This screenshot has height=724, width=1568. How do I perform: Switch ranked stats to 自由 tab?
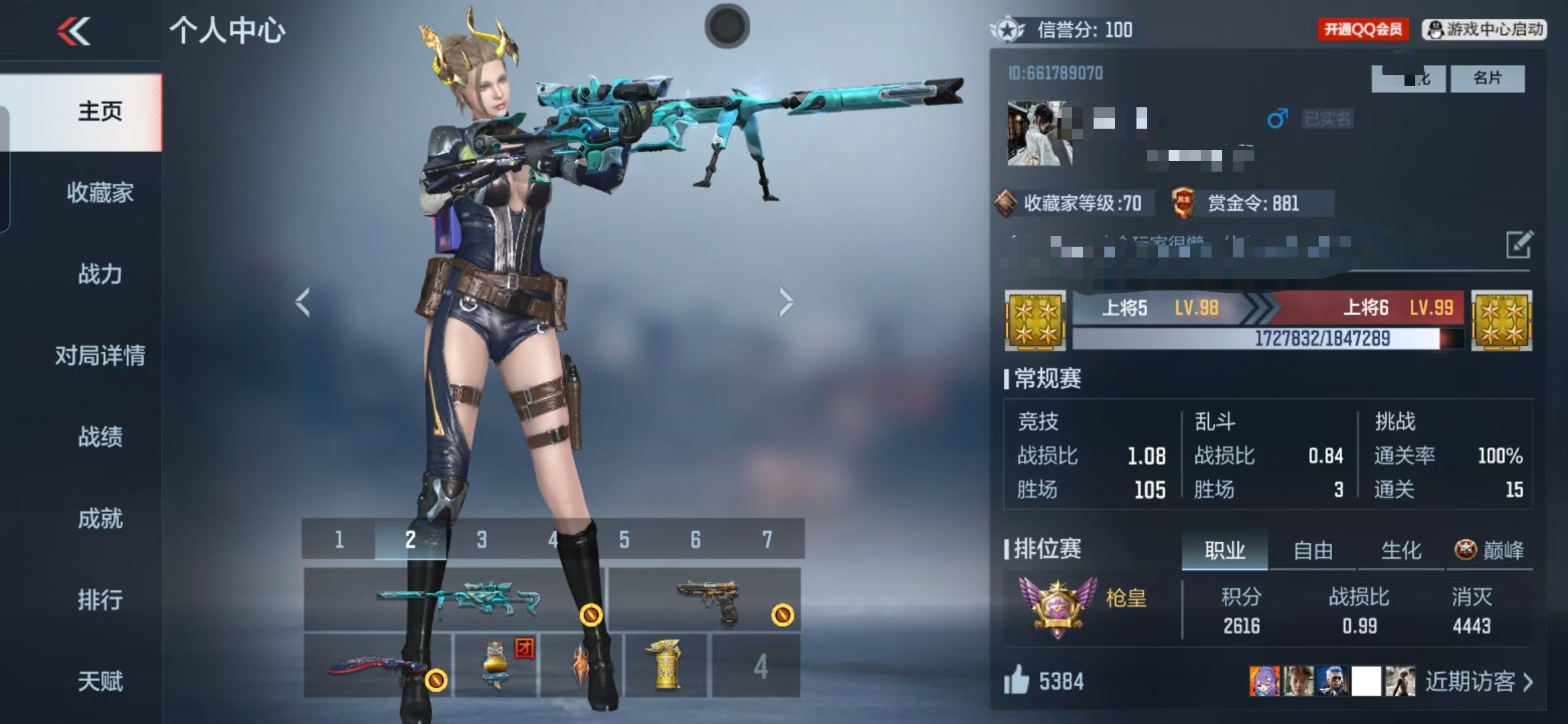1313,550
